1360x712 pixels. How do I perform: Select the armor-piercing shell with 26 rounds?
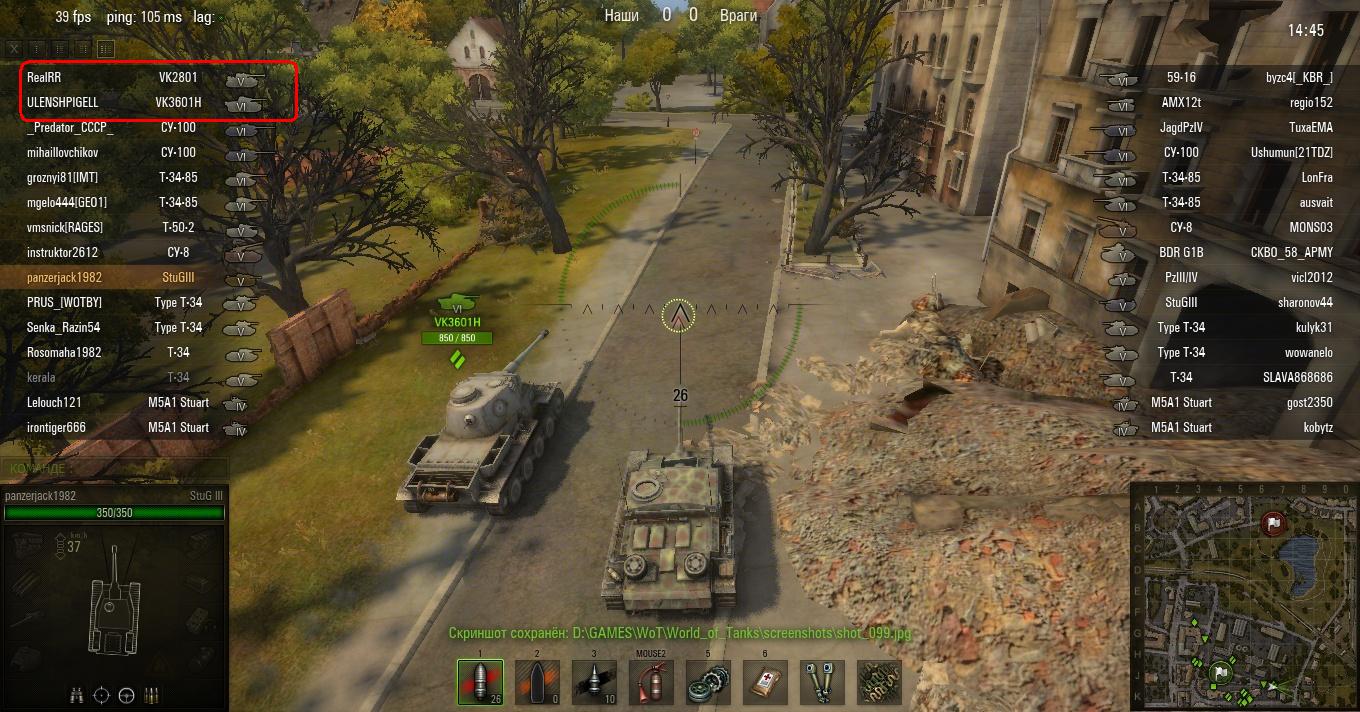(x=479, y=682)
